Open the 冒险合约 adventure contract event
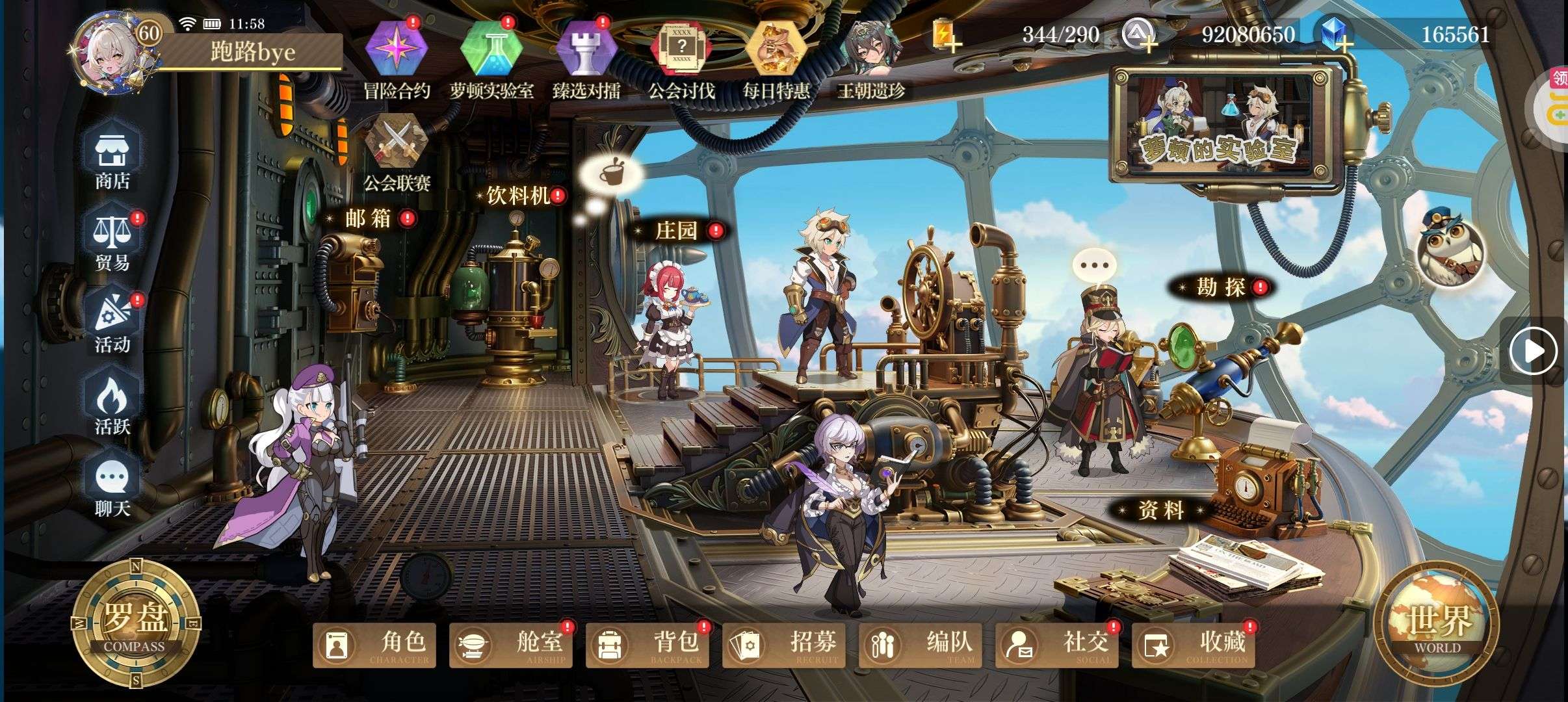This screenshot has width=1568, height=702. pyautogui.click(x=397, y=51)
